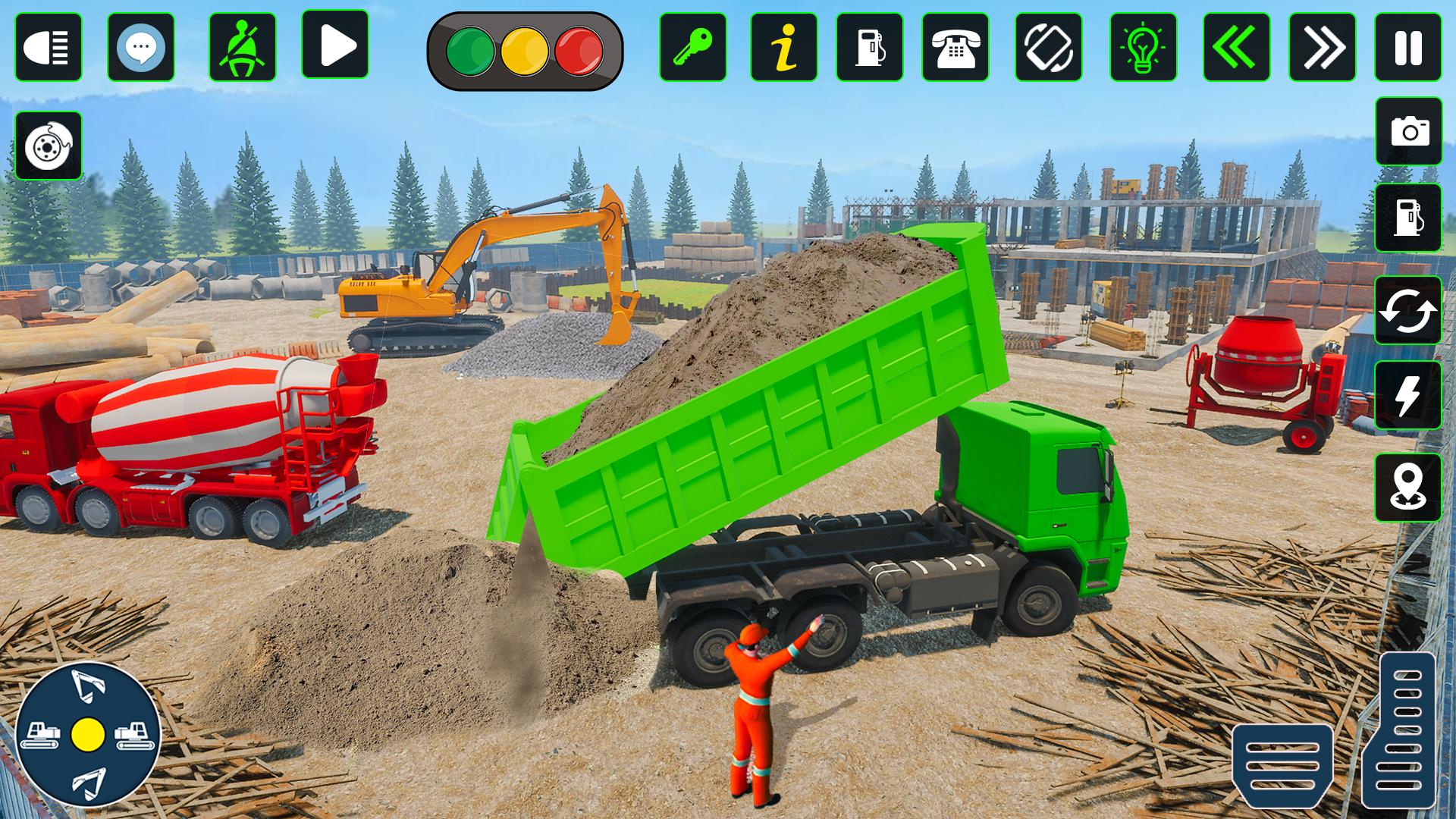
Task: Open the yellow info button
Action: click(784, 47)
